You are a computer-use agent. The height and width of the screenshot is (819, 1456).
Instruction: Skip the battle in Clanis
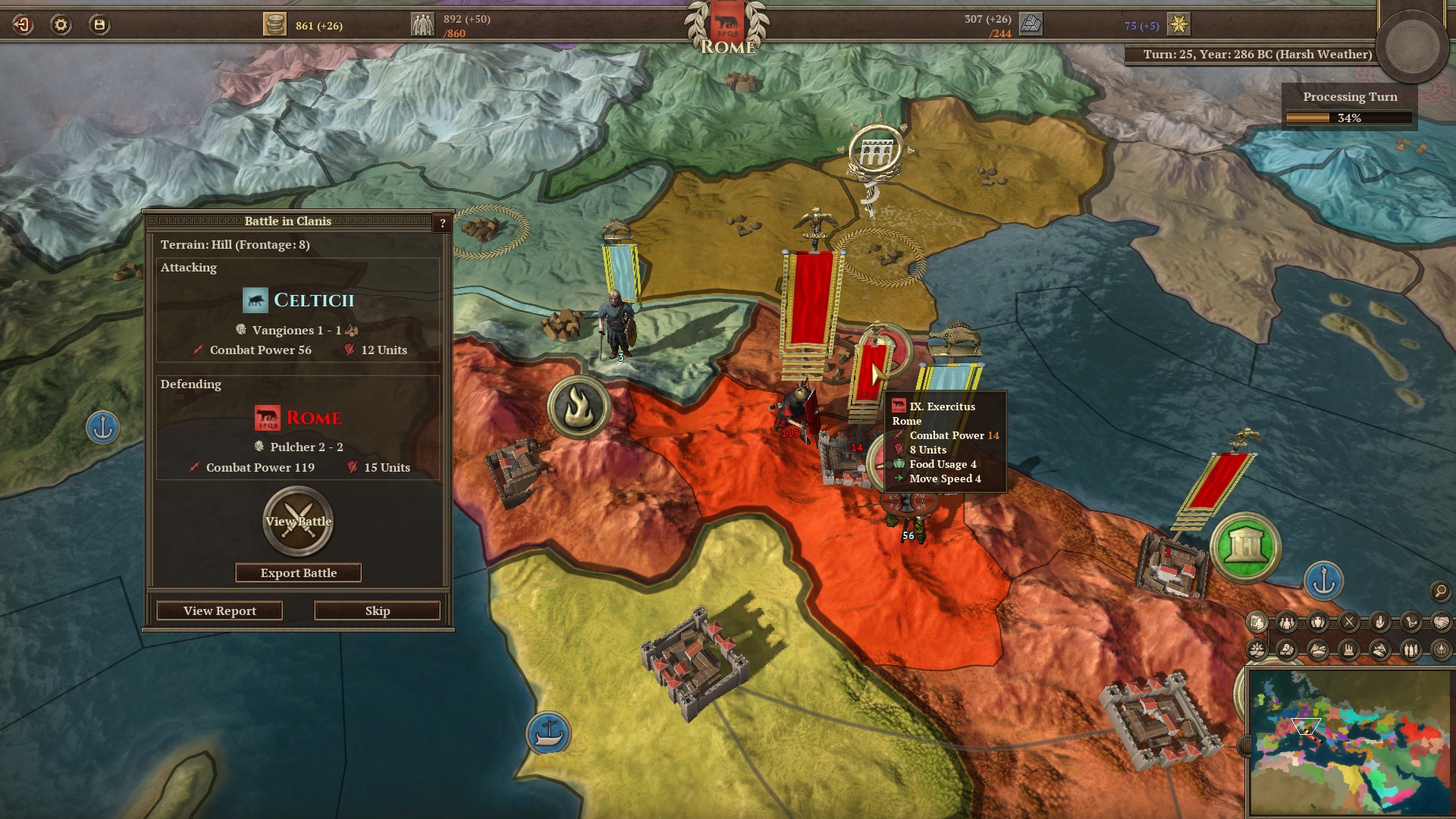point(377,610)
